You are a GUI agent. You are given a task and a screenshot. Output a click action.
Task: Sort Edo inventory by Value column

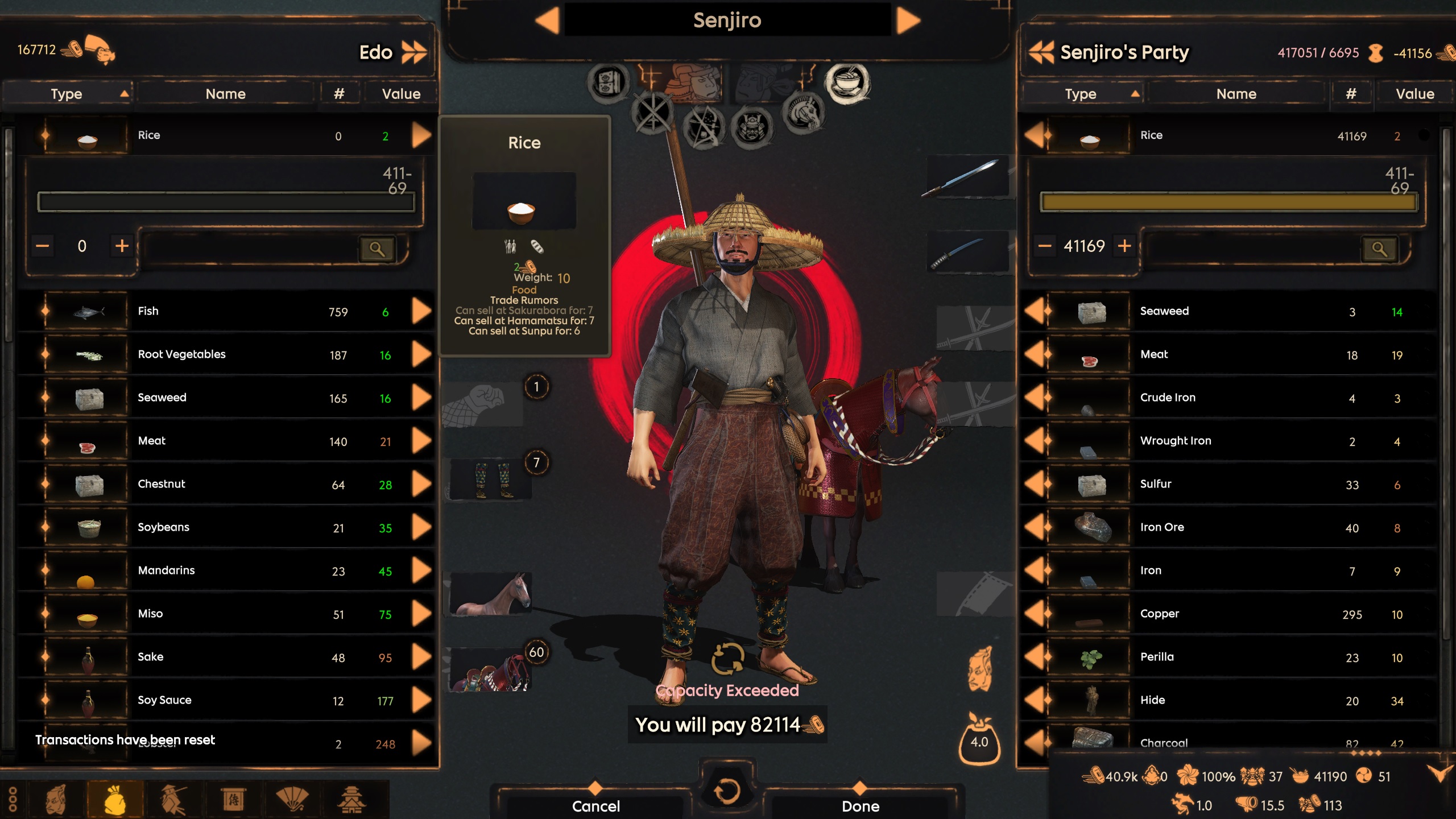tap(401, 94)
